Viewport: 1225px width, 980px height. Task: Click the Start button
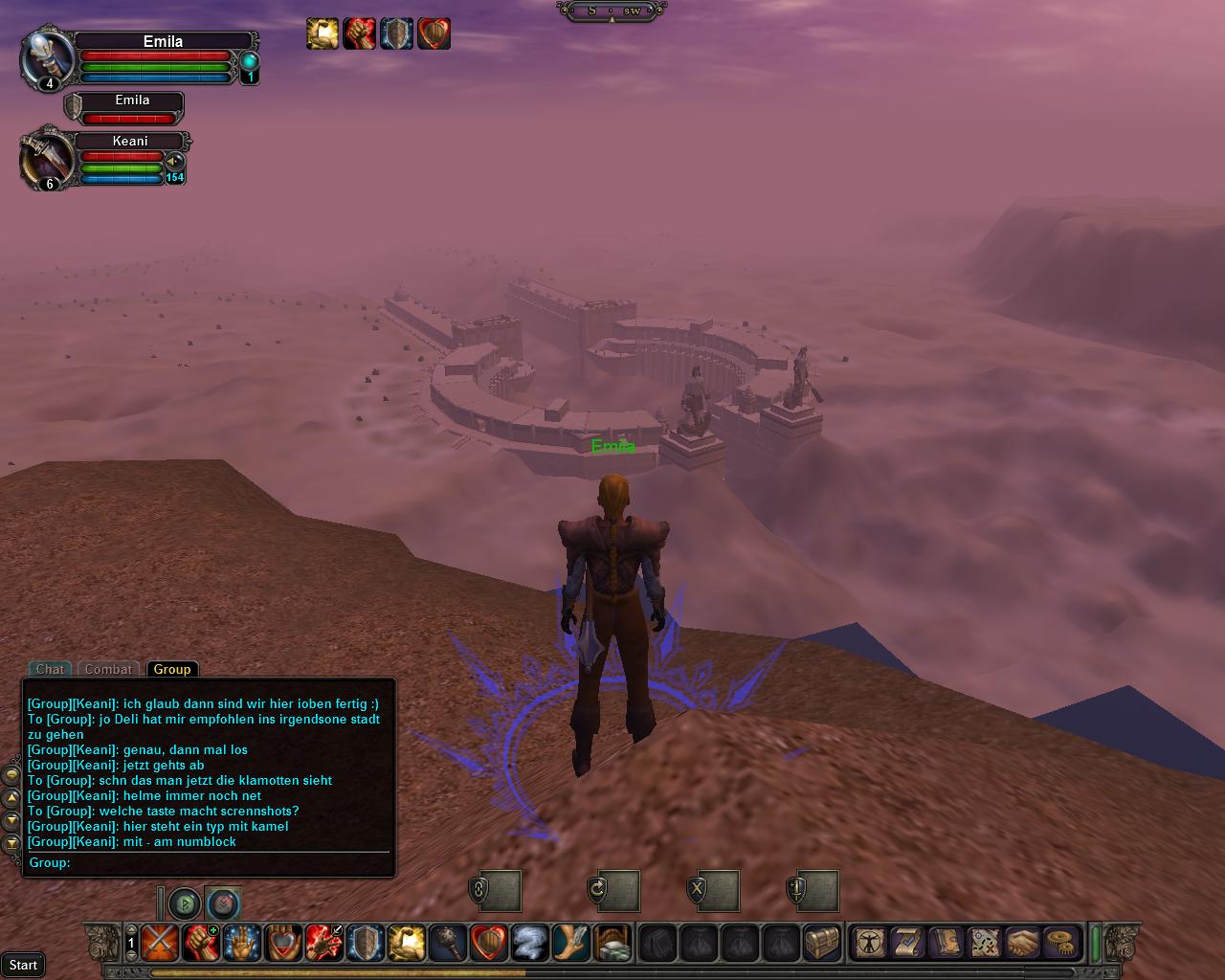point(23,965)
